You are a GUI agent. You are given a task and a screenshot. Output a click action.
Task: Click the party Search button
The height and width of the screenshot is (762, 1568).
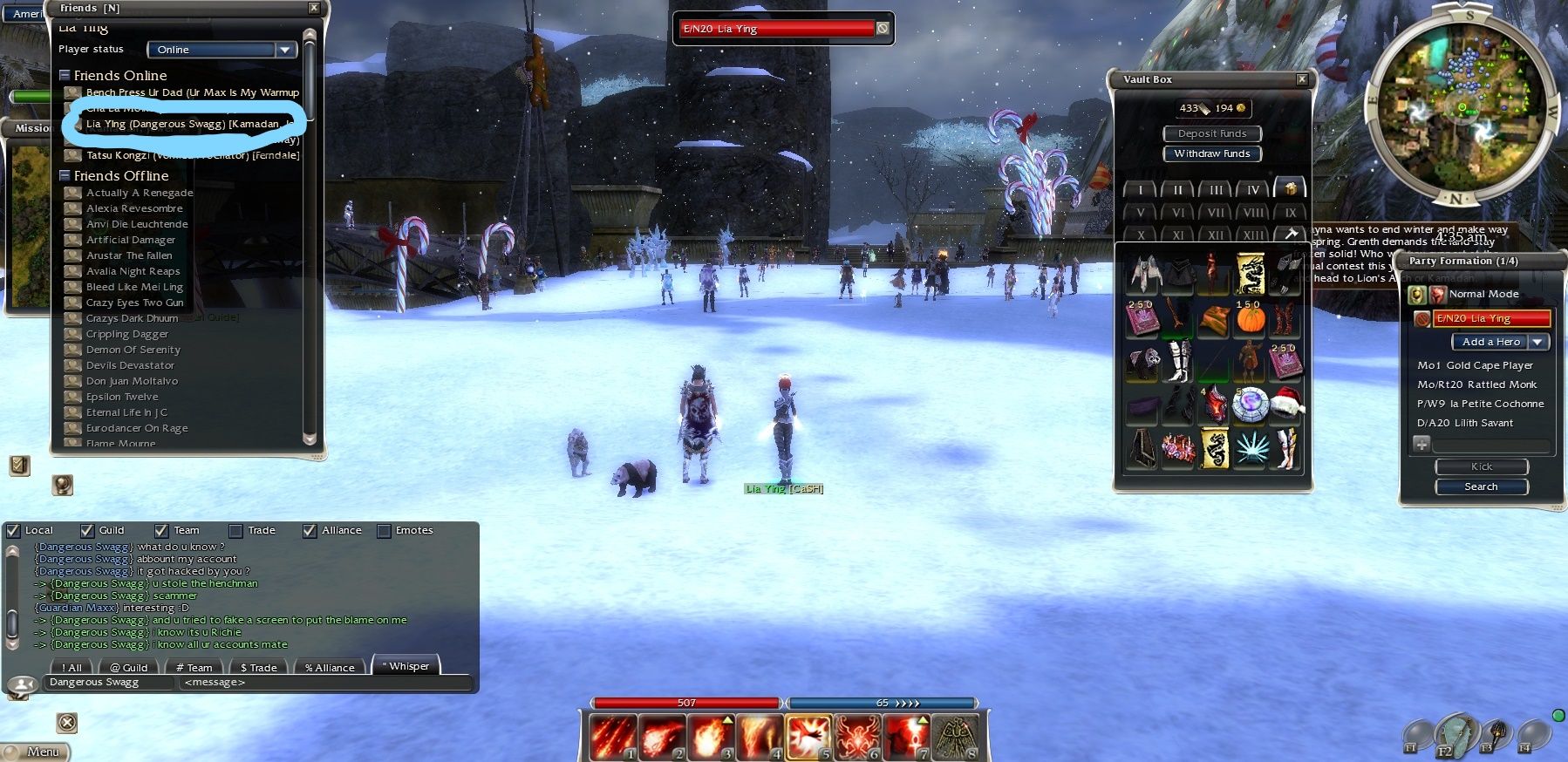click(1481, 486)
